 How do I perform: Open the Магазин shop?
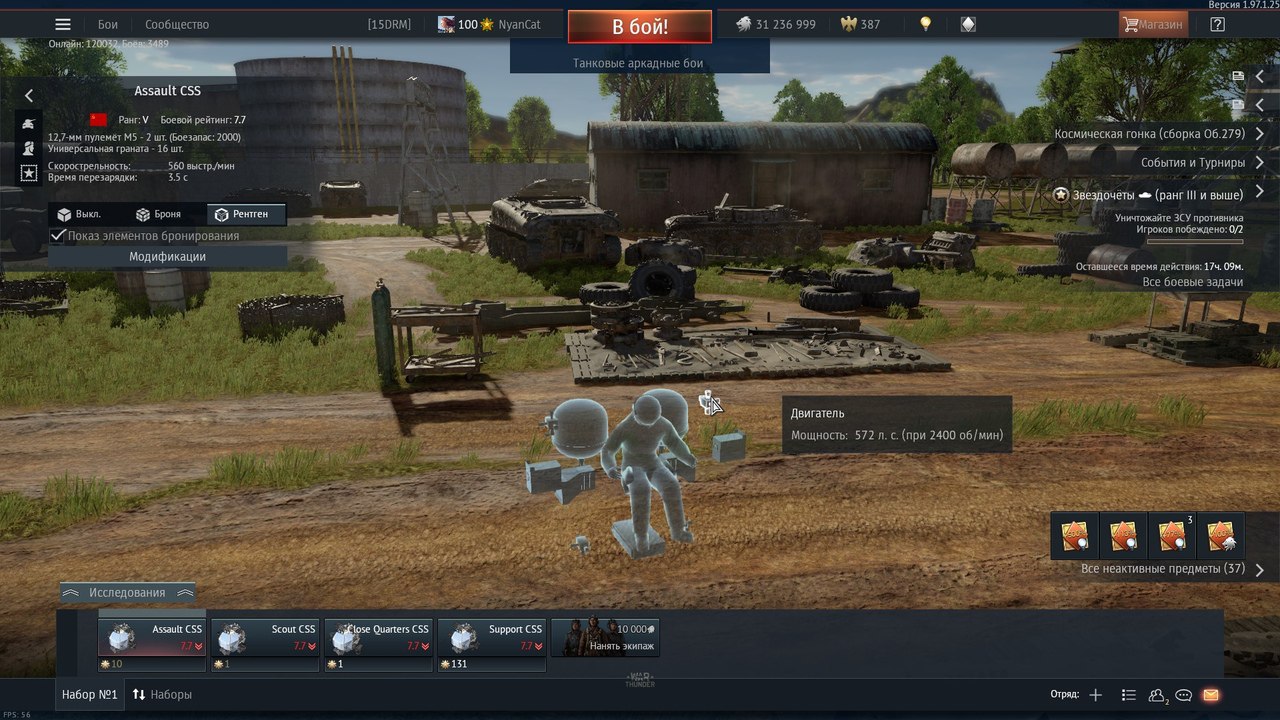click(1153, 24)
